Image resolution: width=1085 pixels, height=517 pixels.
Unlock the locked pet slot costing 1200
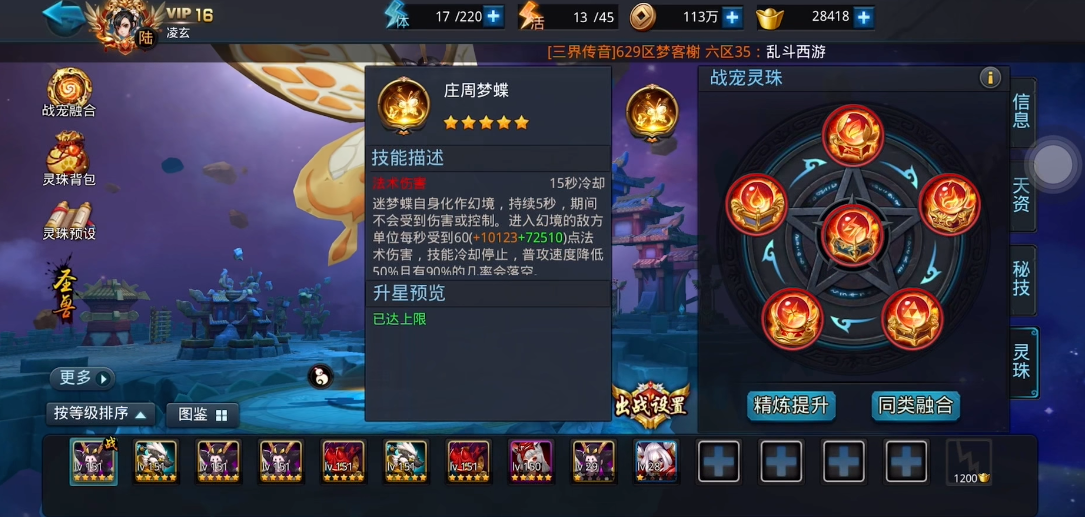968,462
